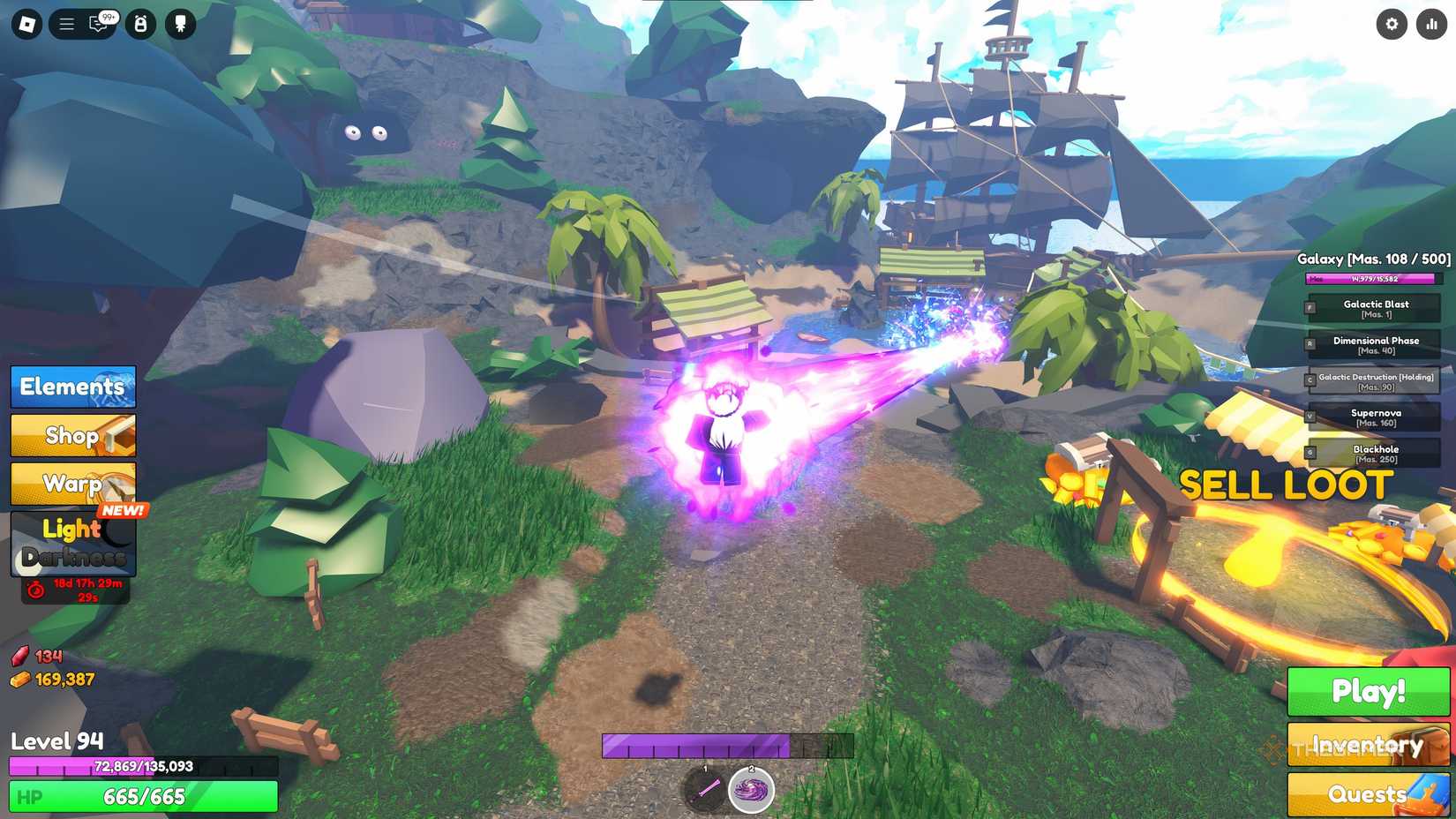
Task: Open the hamburger menu
Action: [65, 24]
